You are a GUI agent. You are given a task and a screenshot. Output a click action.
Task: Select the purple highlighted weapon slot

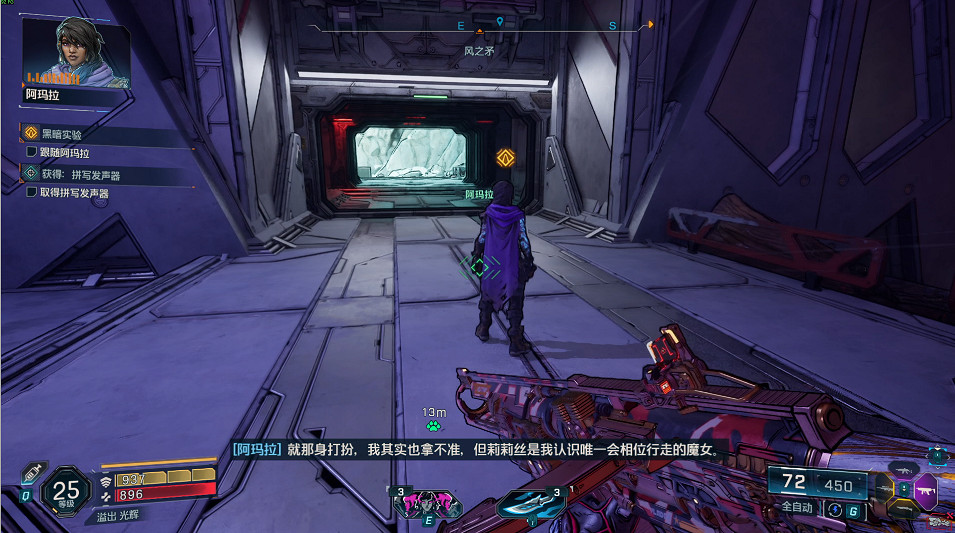coord(925,491)
